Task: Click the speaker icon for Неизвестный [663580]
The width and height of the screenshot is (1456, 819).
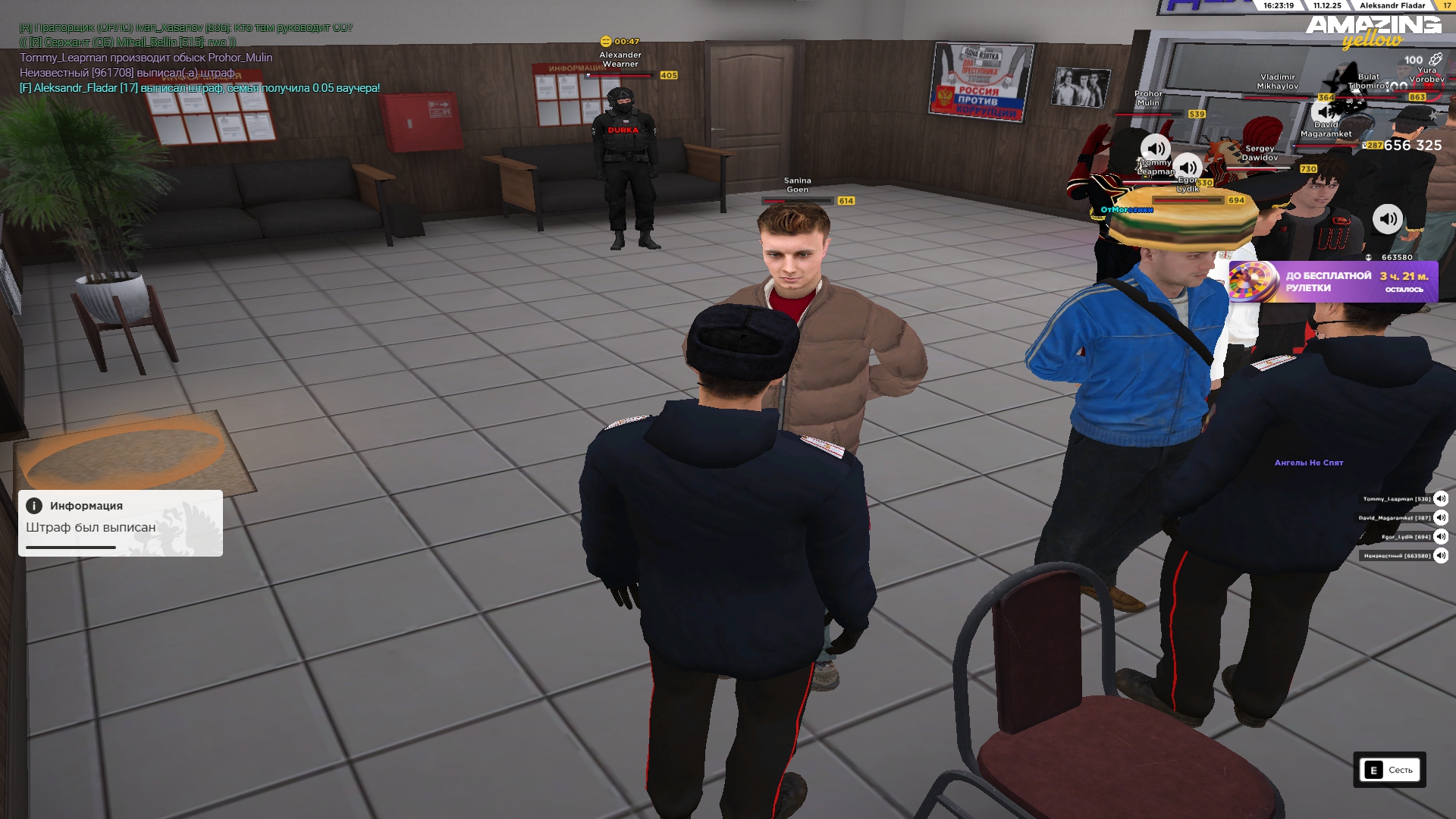Action: (1440, 556)
